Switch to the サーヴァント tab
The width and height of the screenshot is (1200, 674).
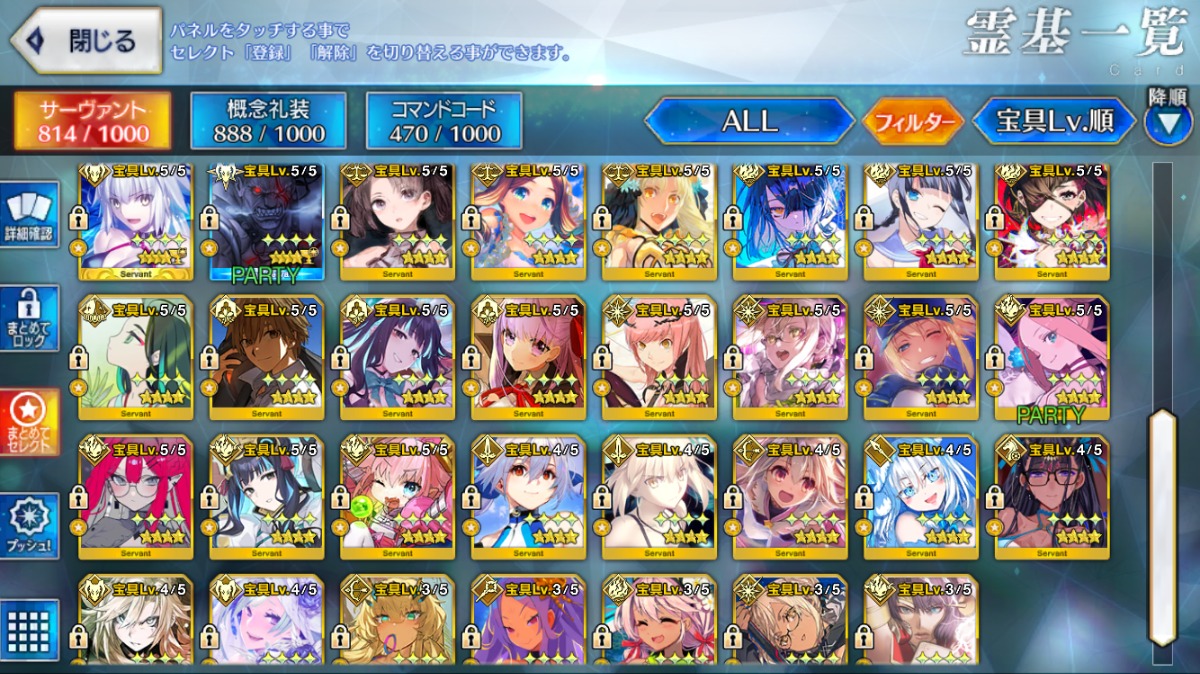coord(93,121)
